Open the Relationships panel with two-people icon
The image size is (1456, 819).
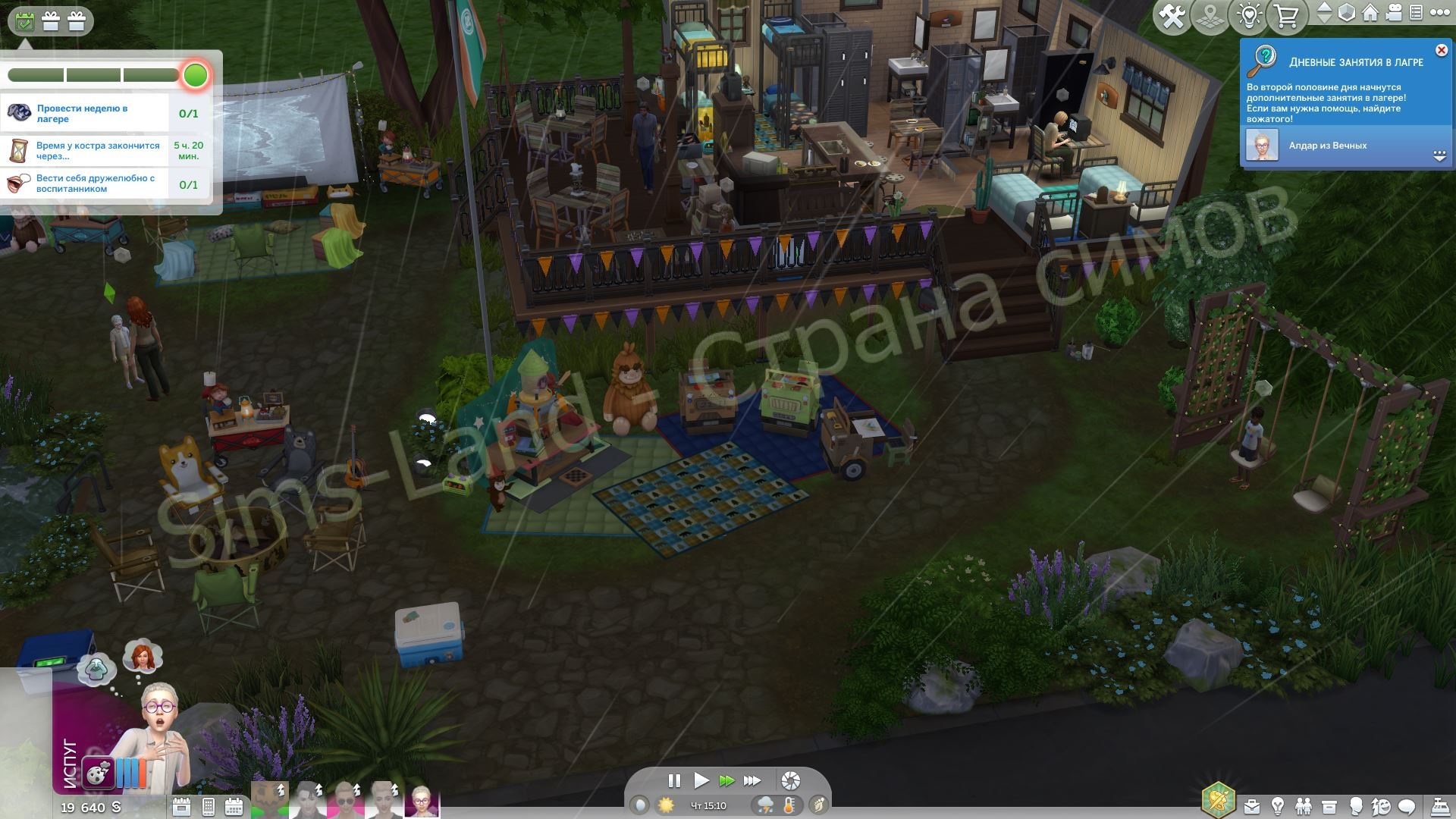(x=1304, y=806)
